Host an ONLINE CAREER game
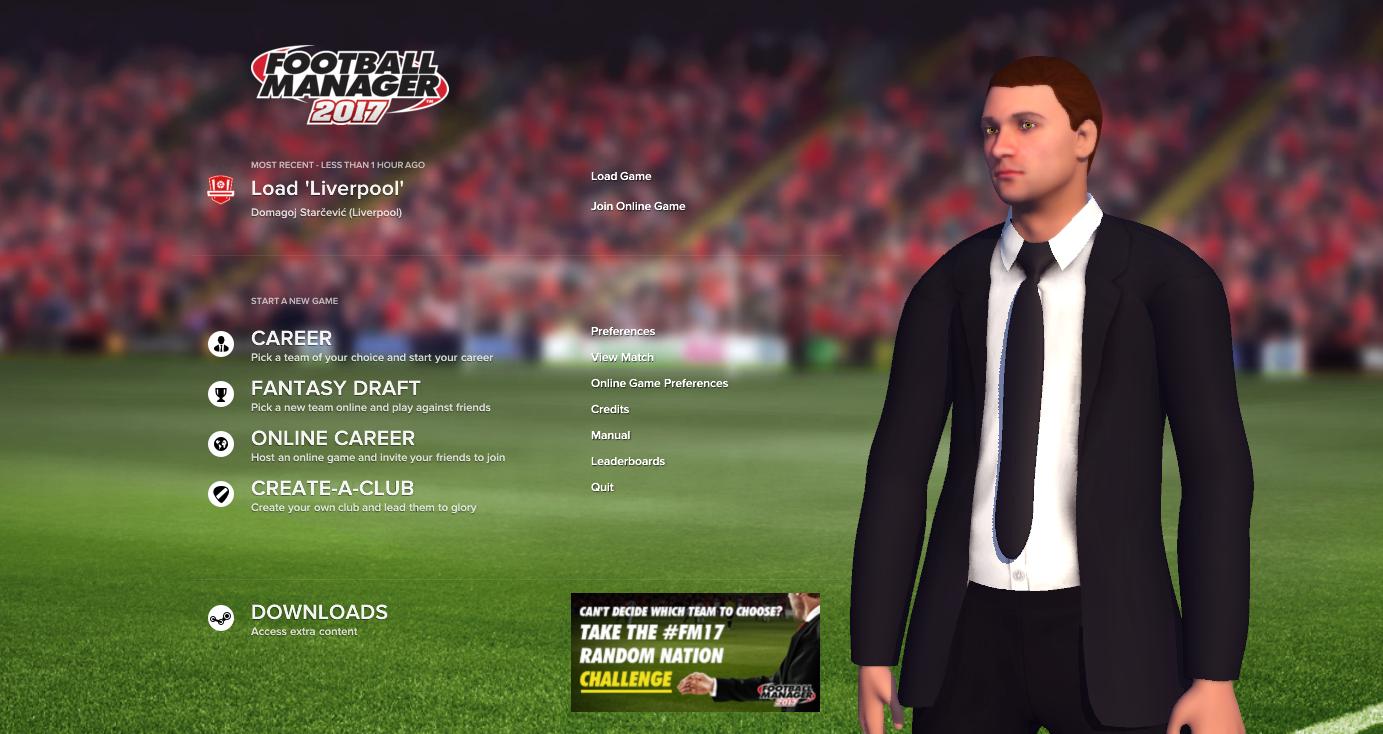The image size is (1383, 734). click(x=333, y=438)
